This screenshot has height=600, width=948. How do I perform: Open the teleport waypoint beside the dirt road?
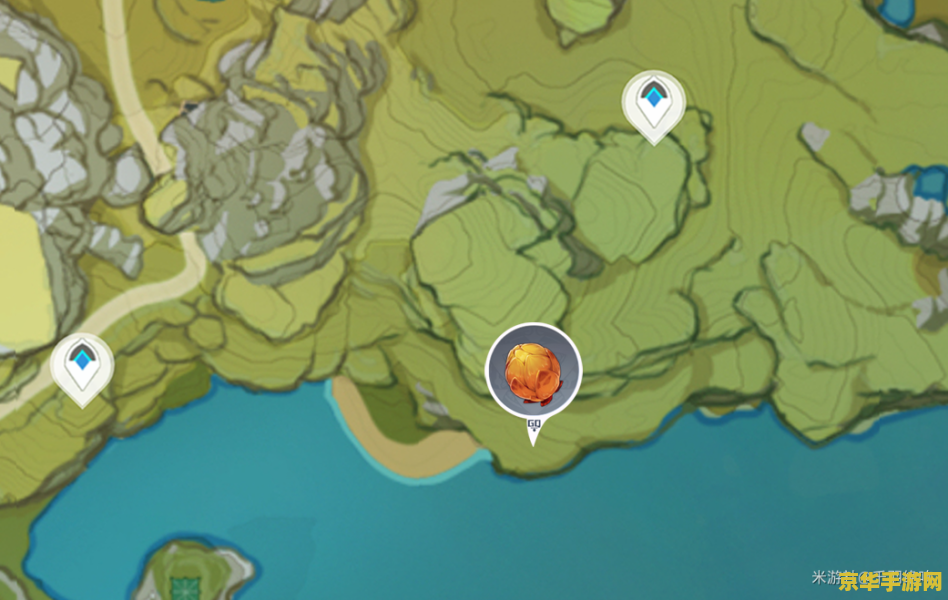point(82,364)
